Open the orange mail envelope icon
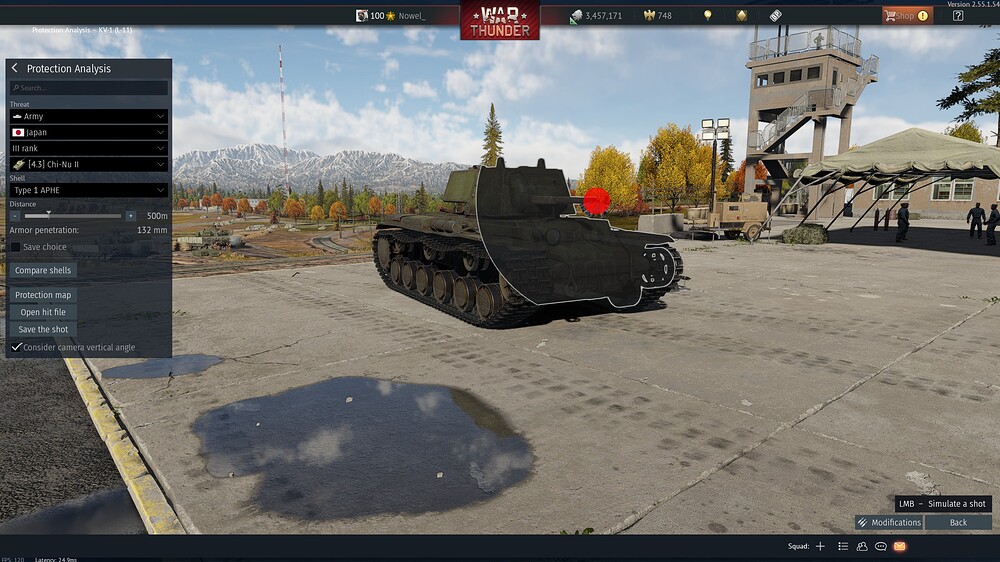Image resolution: width=1000 pixels, height=562 pixels. click(x=899, y=546)
